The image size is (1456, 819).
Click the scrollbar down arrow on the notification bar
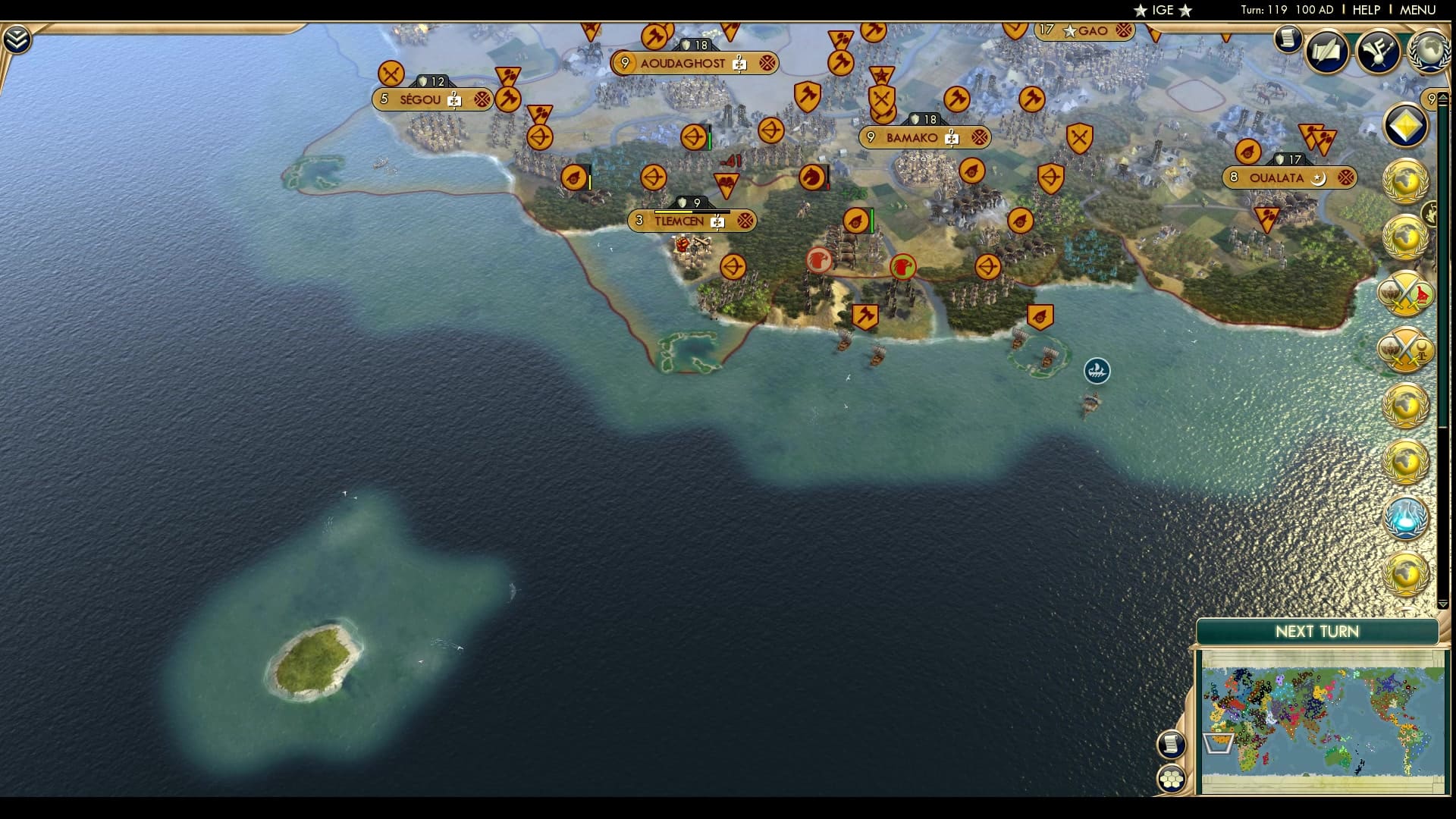[1442, 604]
